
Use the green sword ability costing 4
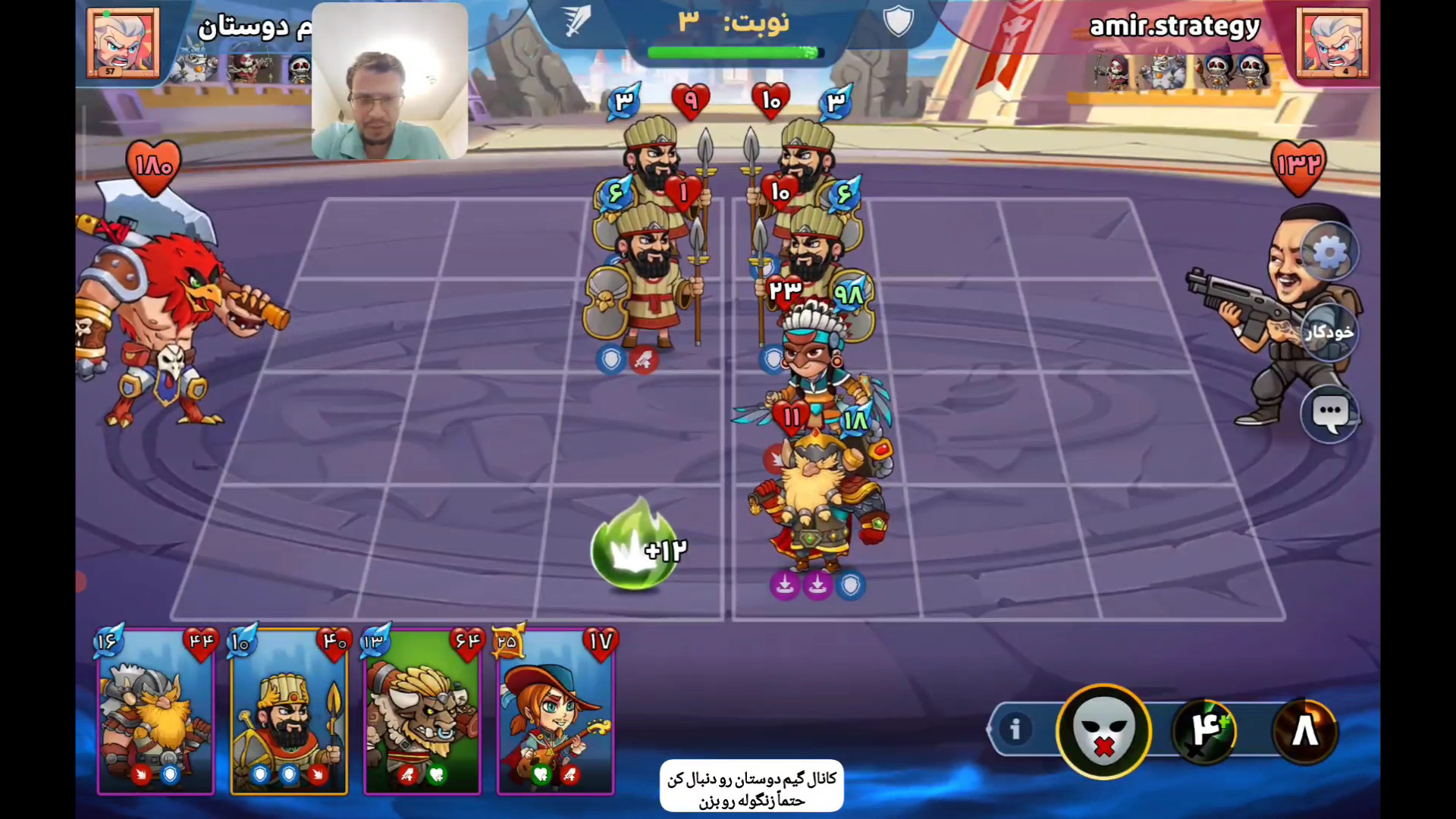1205,730
